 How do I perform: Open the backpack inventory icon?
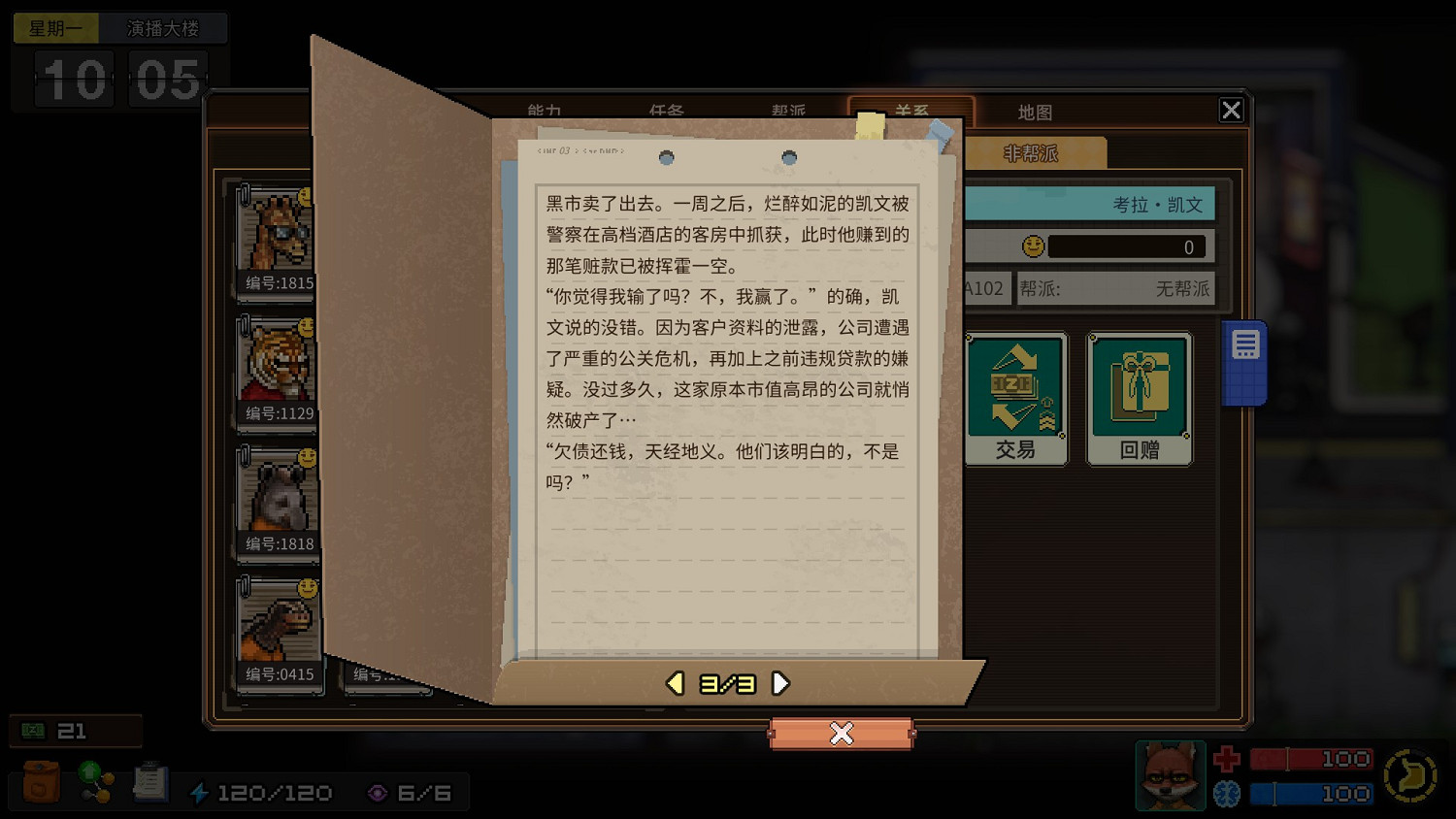coord(39,781)
